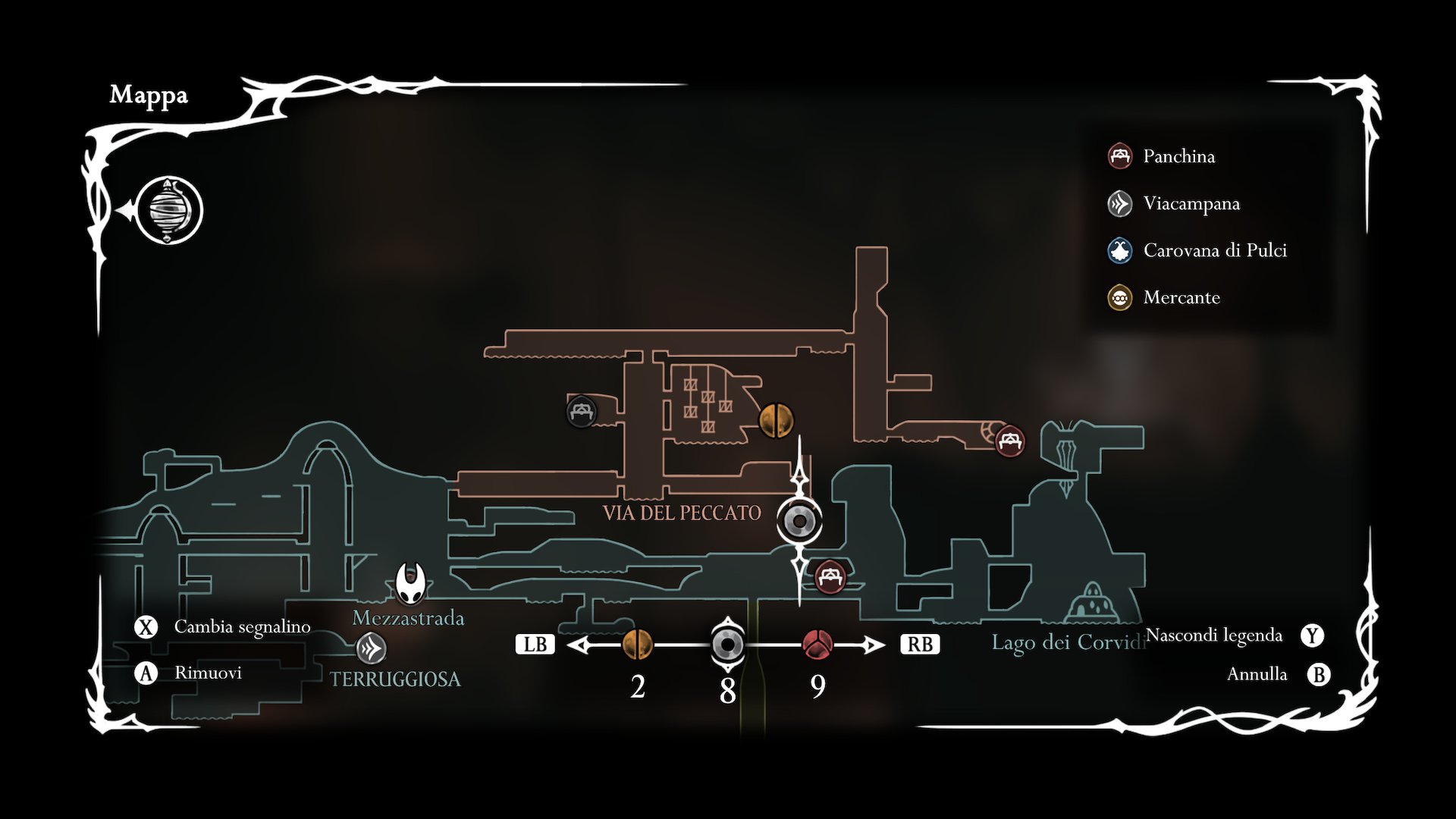Open the spool icon beside the Mappa title
This screenshot has height=819, width=1456.
click(170, 211)
